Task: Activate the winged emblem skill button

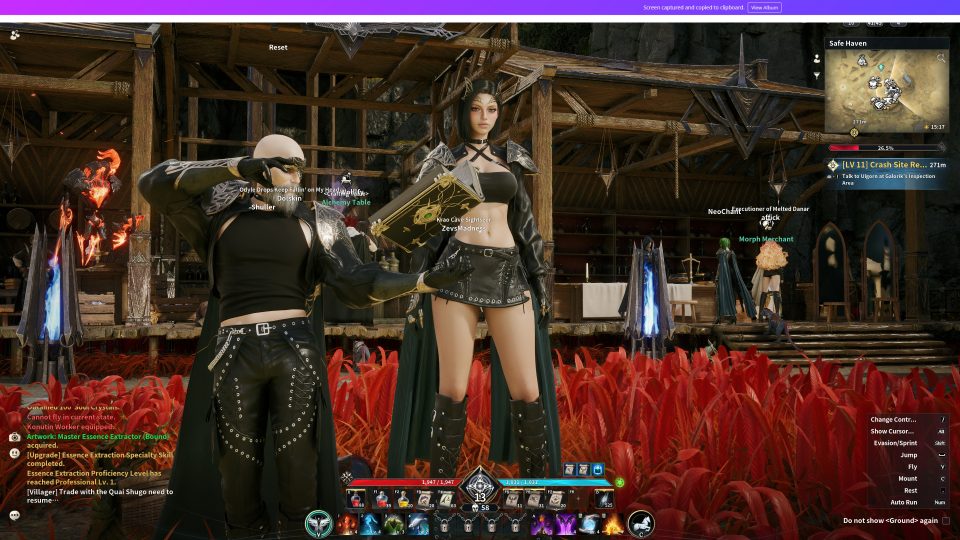Action: point(319,522)
